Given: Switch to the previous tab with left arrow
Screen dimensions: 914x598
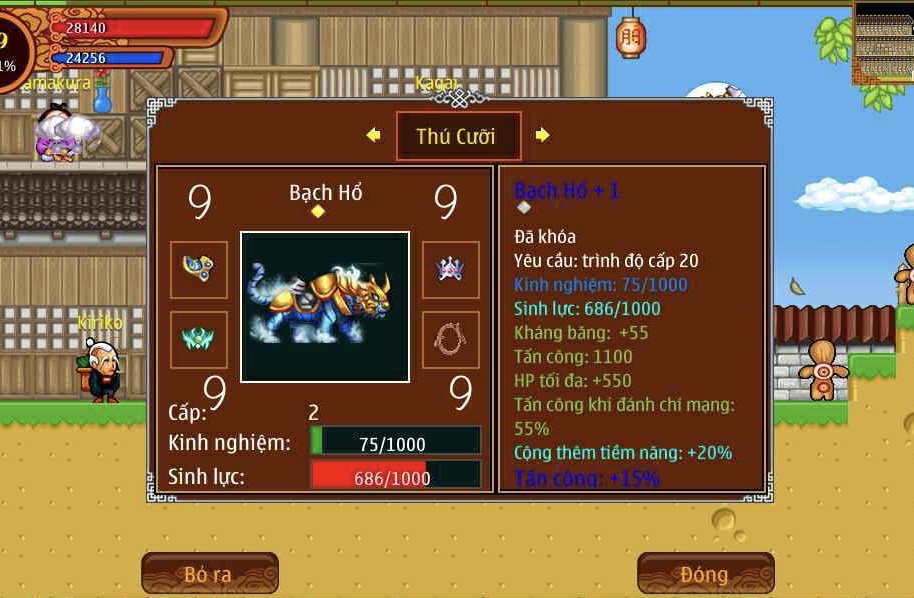Looking at the screenshot, I should (374, 135).
